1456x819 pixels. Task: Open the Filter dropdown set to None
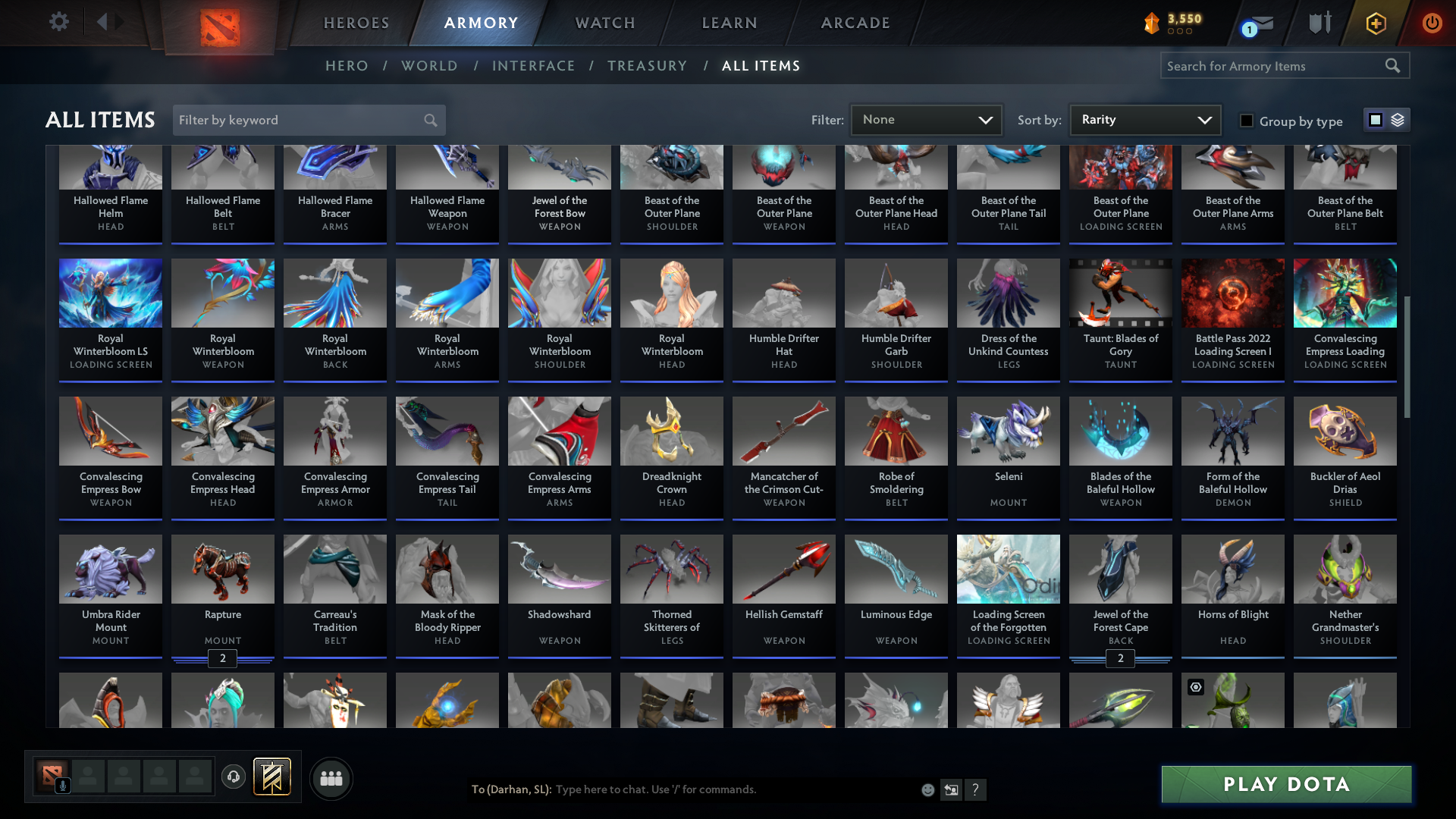point(925,119)
